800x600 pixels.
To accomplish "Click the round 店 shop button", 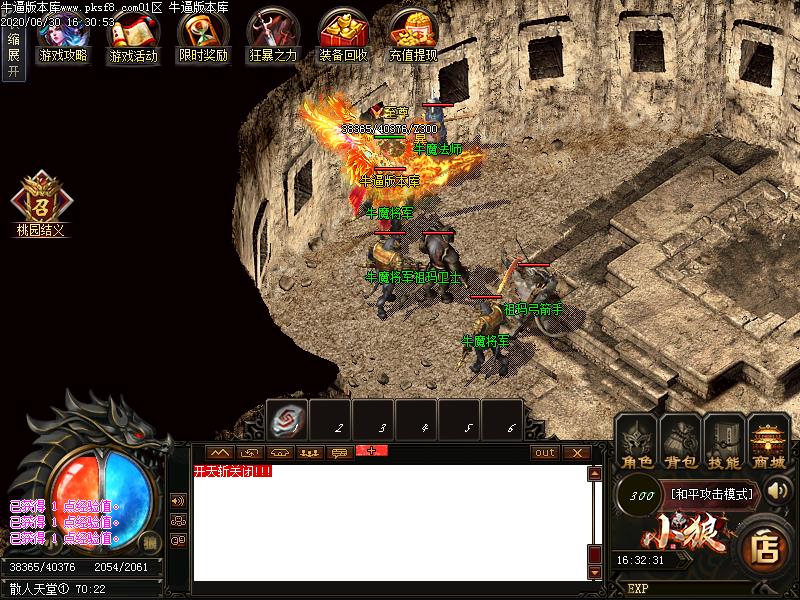I will click(x=766, y=547).
